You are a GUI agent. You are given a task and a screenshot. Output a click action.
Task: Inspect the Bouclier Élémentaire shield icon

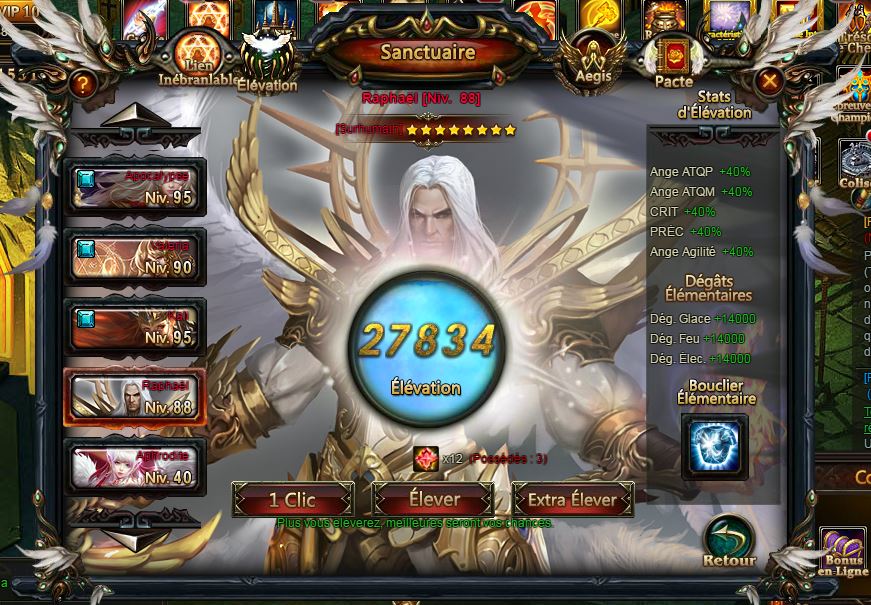(715, 445)
